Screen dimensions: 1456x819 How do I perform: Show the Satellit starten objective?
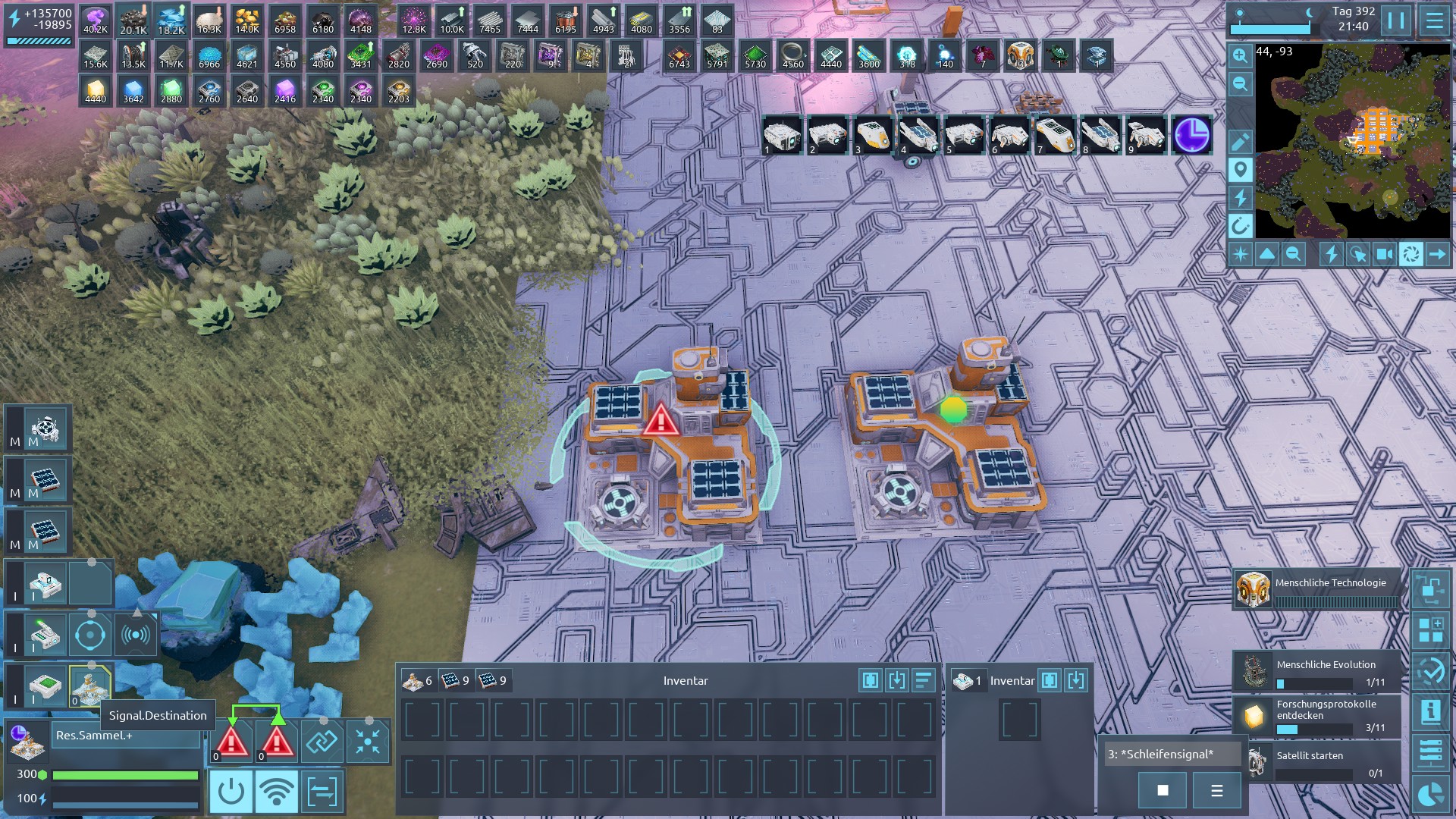pos(1317,761)
